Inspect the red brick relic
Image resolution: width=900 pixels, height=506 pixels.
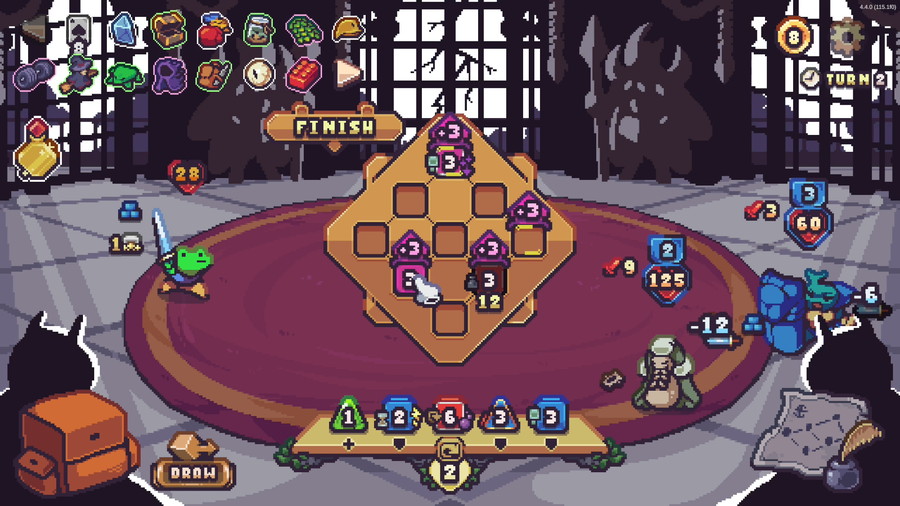[x=304, y=72]
